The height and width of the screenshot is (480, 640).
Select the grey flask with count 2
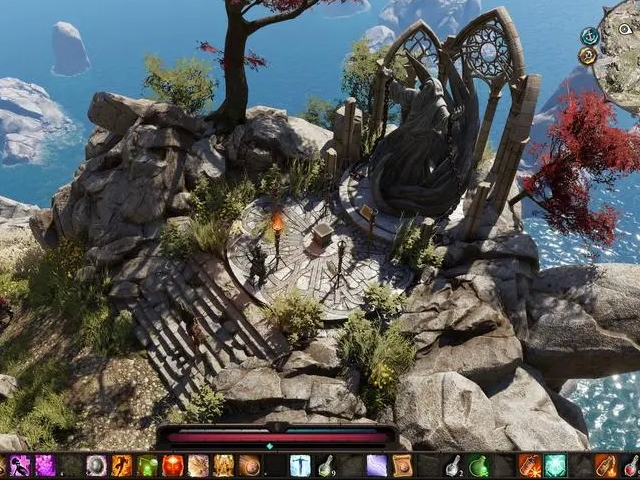pyautogui.click(x=453, y=465)
